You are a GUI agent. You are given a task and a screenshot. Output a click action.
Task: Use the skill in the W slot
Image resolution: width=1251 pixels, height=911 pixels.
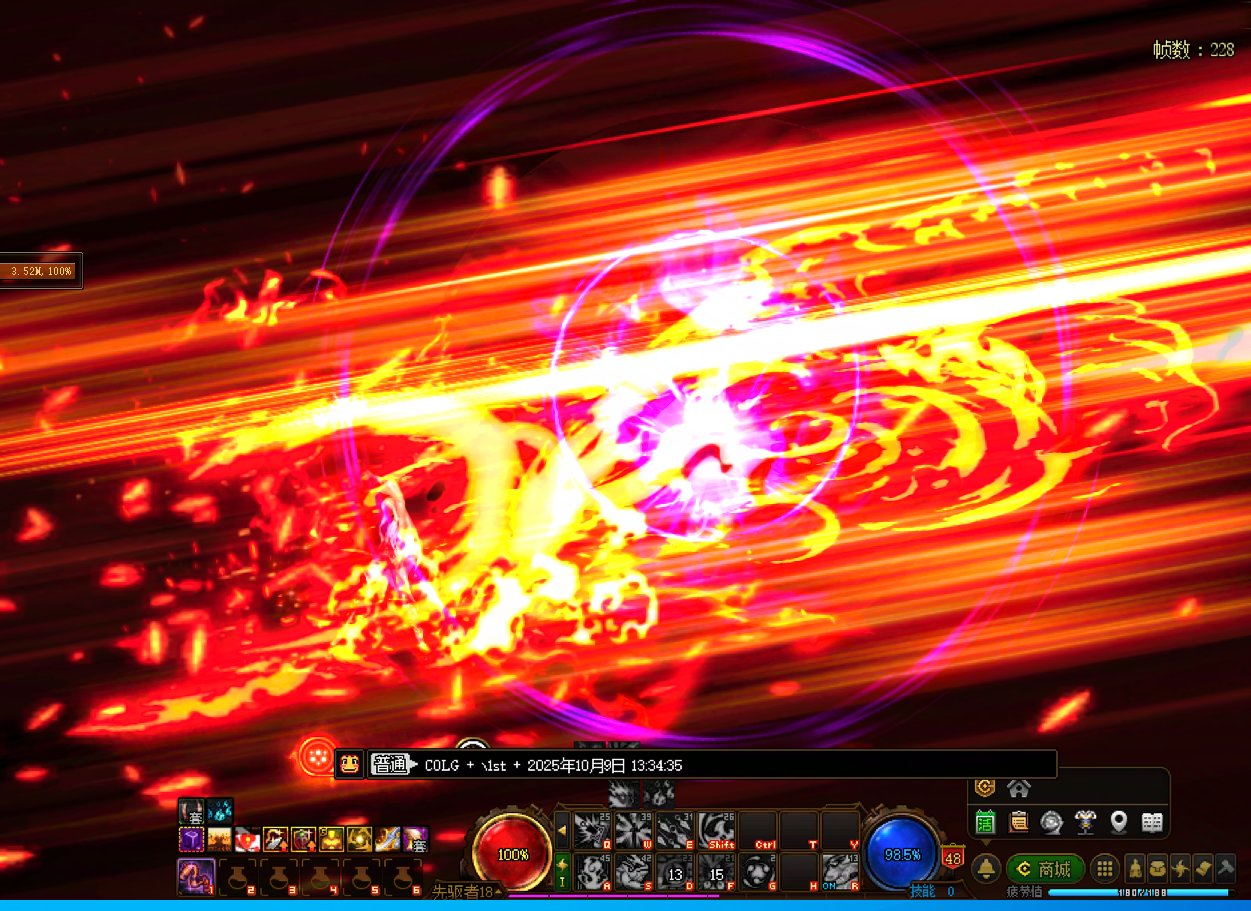click(x=634, y=830)
